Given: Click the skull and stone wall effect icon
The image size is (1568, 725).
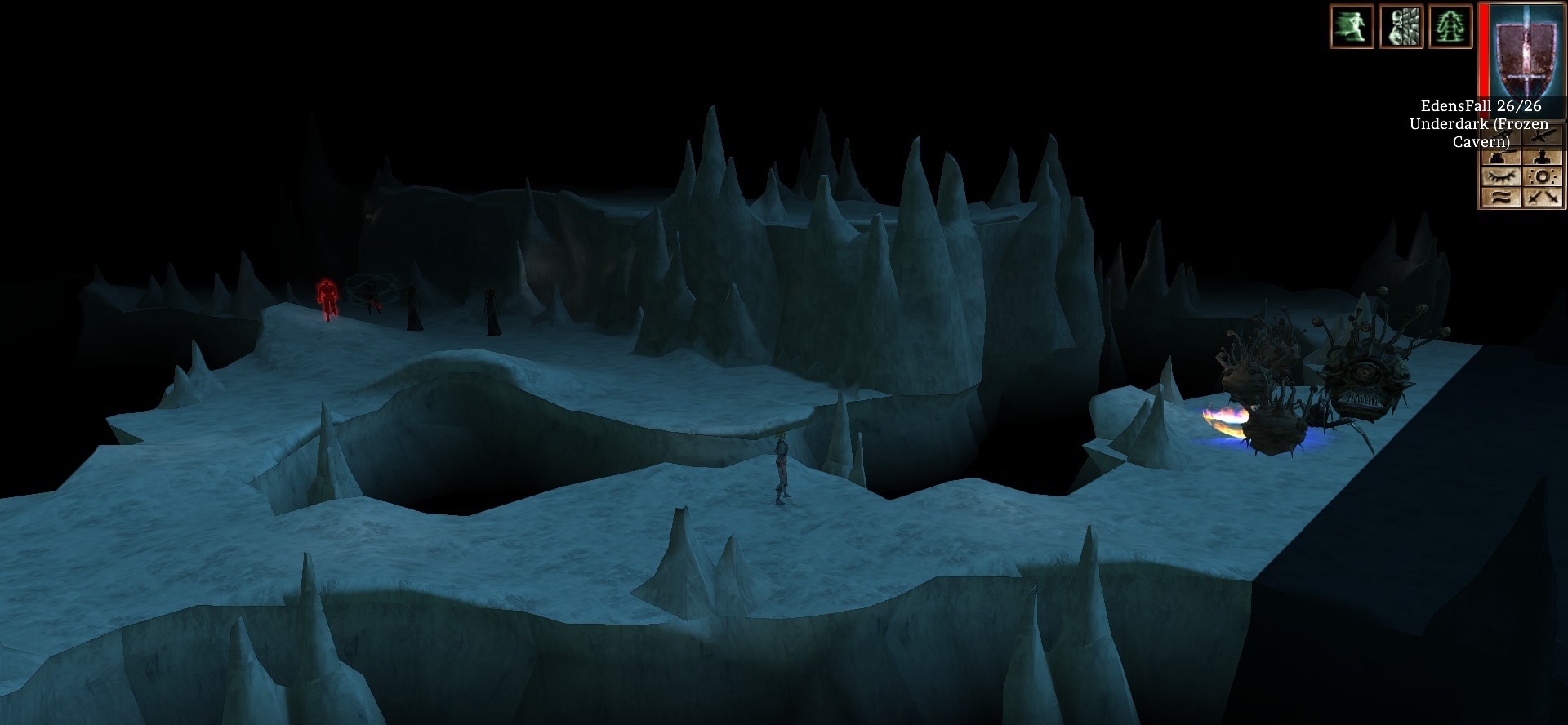Looking at the screenshot, I should (x=1401, y=26).
